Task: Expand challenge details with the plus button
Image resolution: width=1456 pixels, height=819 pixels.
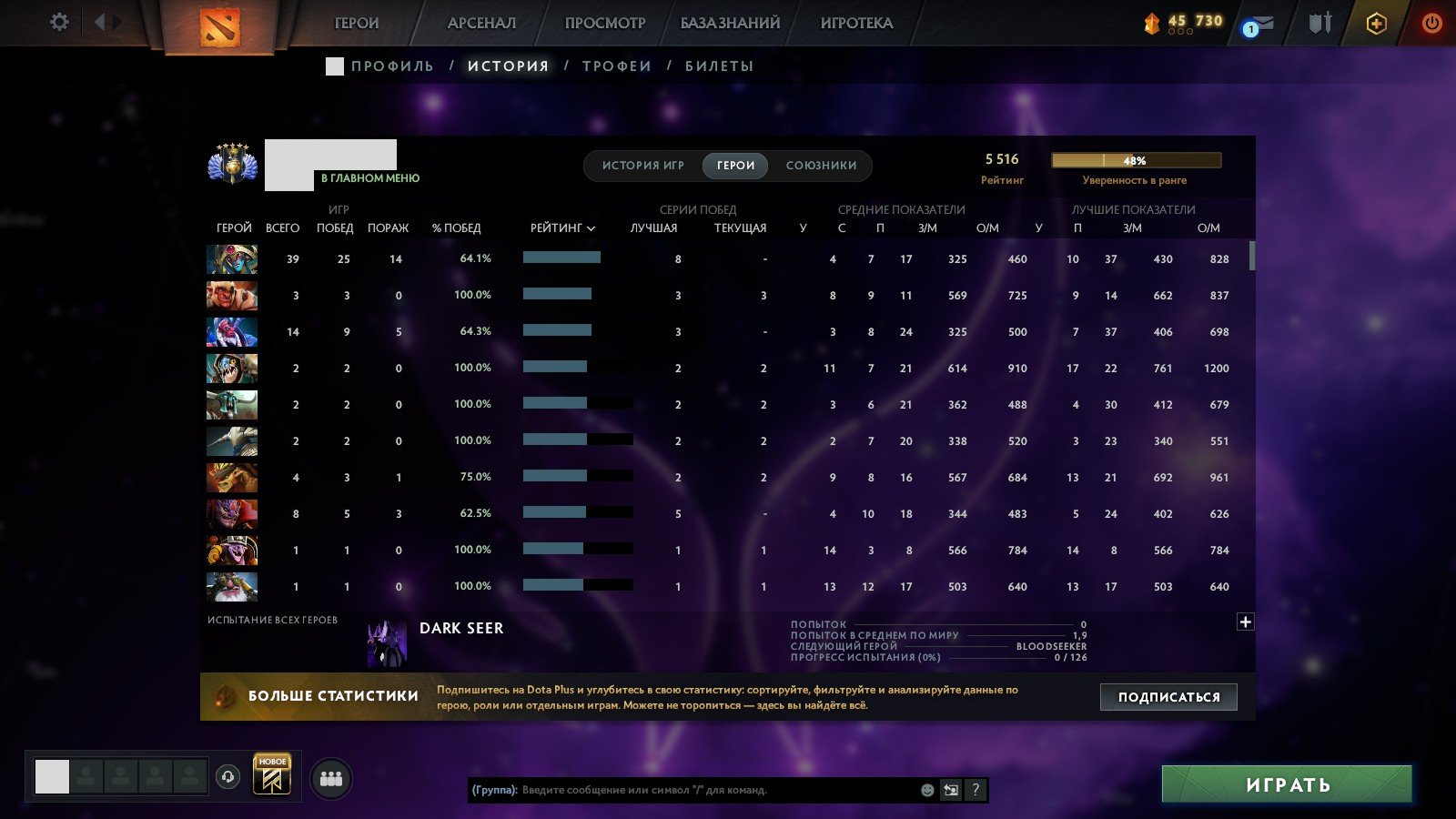Action: click(x=1245, y=621)
